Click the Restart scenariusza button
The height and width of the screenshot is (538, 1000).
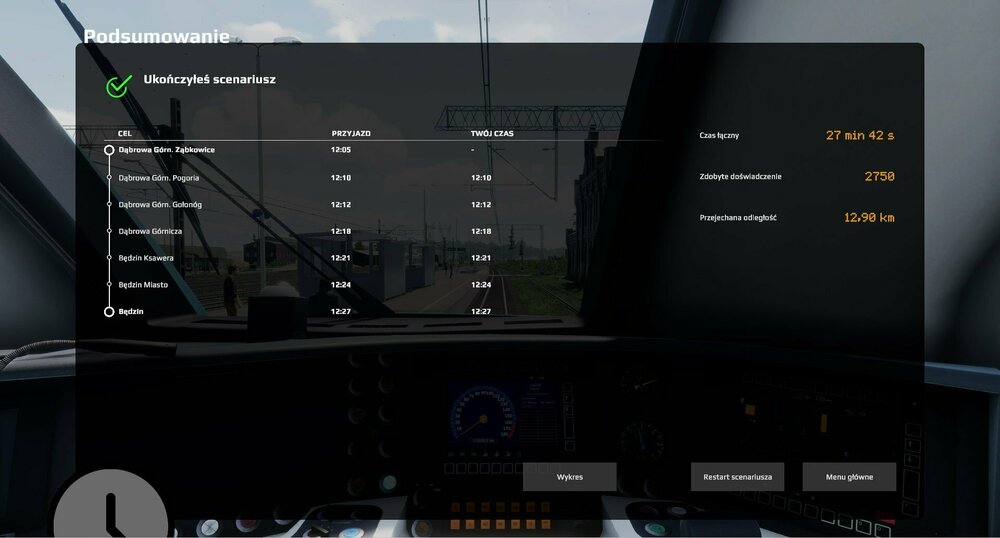[737, 477]
